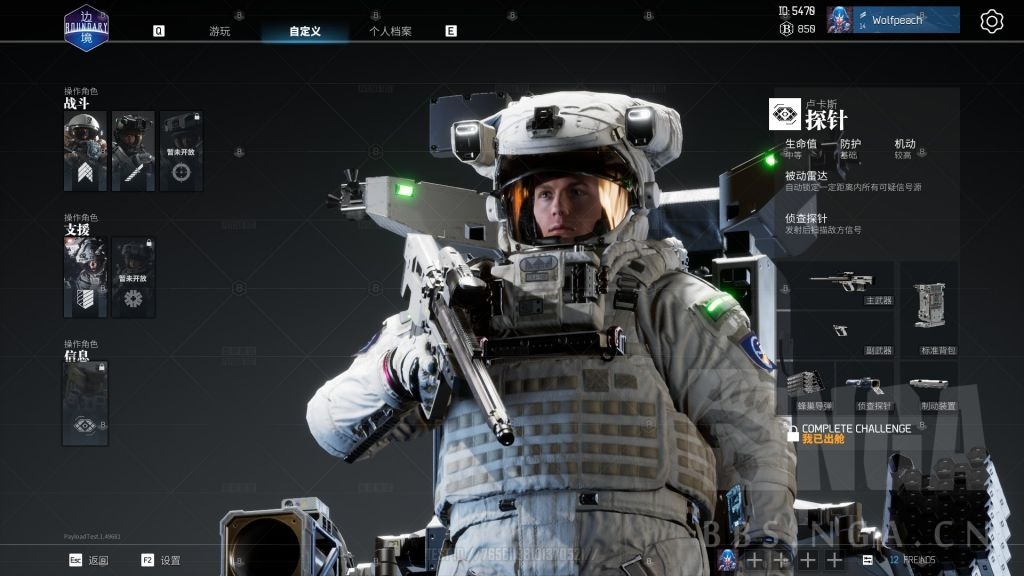Select the first 战斗 operator with chevron emblem

pyautogui.click(x=85, y=151)
